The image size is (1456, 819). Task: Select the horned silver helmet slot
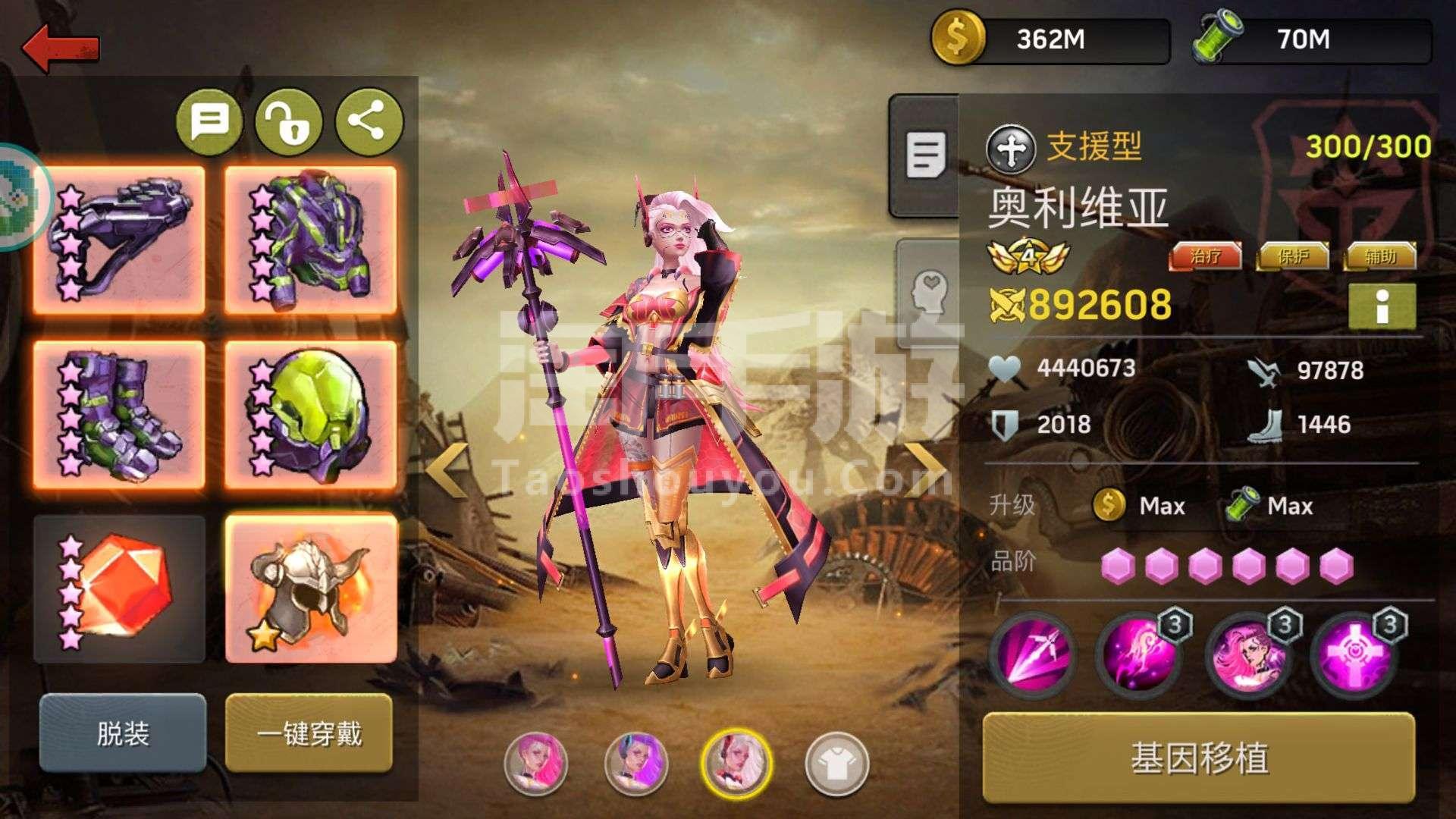click(311, 588)
